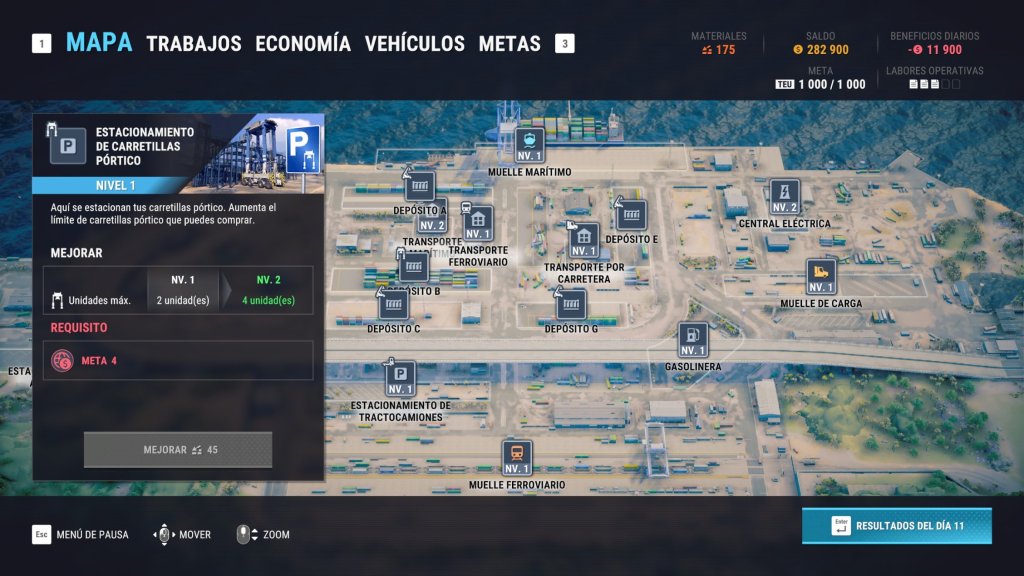Screen dimensions: 1024x576
Task: Choose the Depósito E marker
Action: [x=631, y=215]
